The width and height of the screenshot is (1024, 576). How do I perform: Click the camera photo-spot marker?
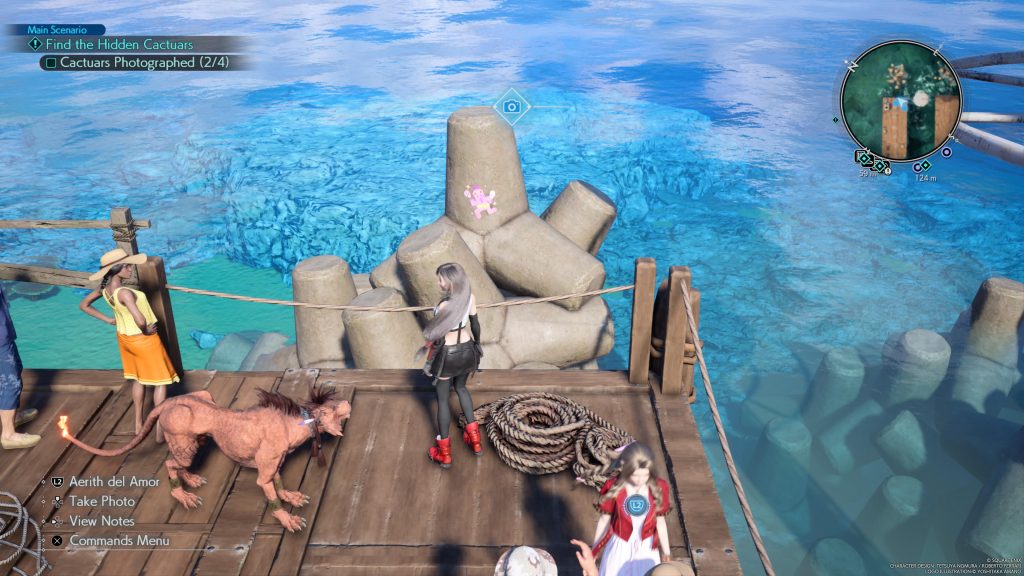pyautogui.click(x=512, y=106)
